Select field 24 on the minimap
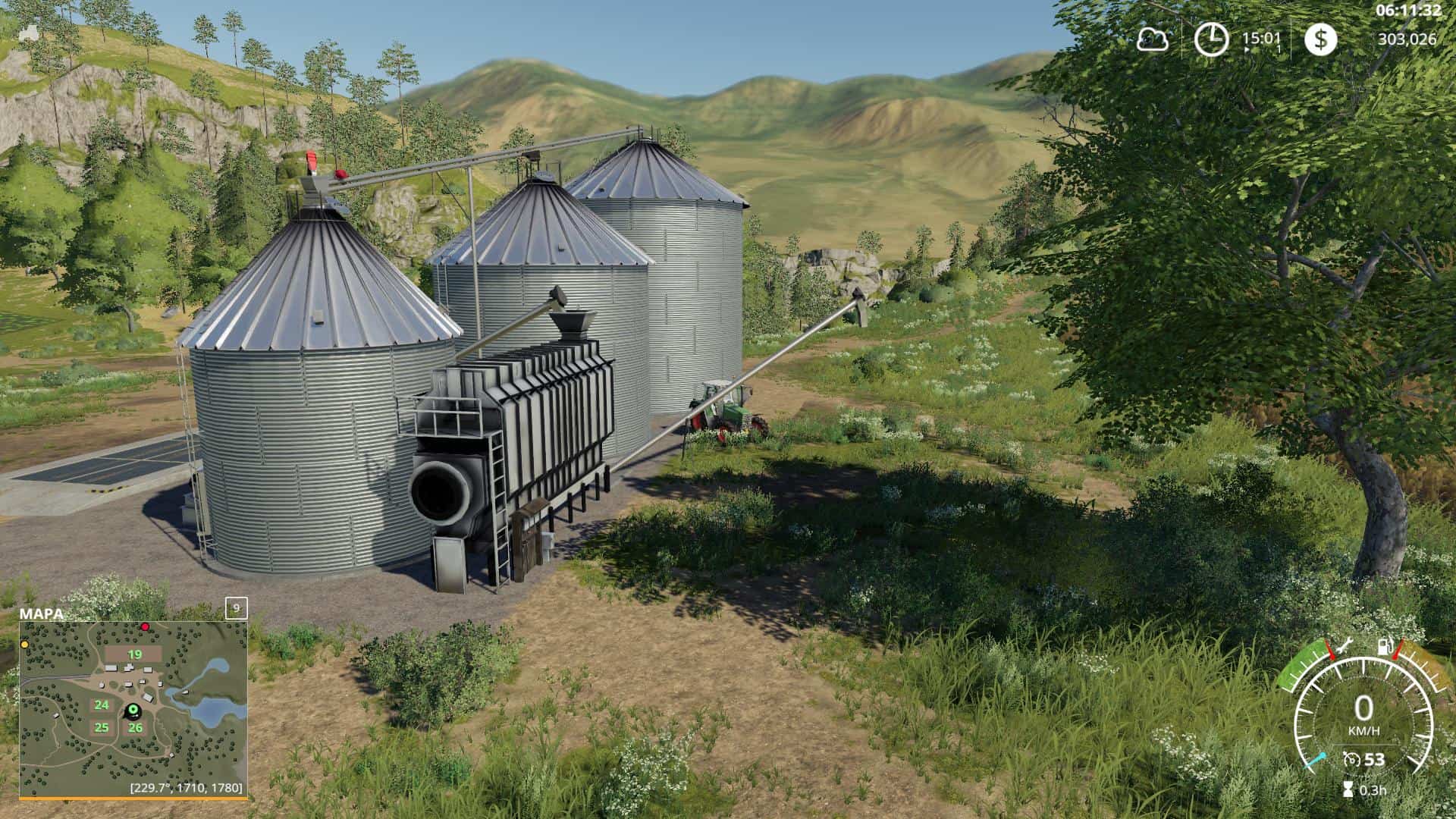Image resolution: width=1456 pixels, height=819 pixels. tap(102, 705)
